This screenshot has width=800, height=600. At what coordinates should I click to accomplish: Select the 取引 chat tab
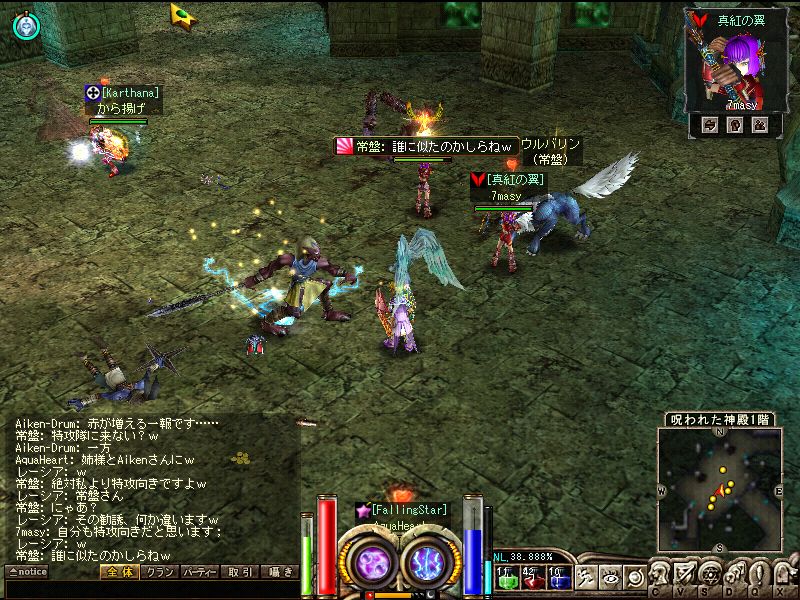tap(240, 572)
